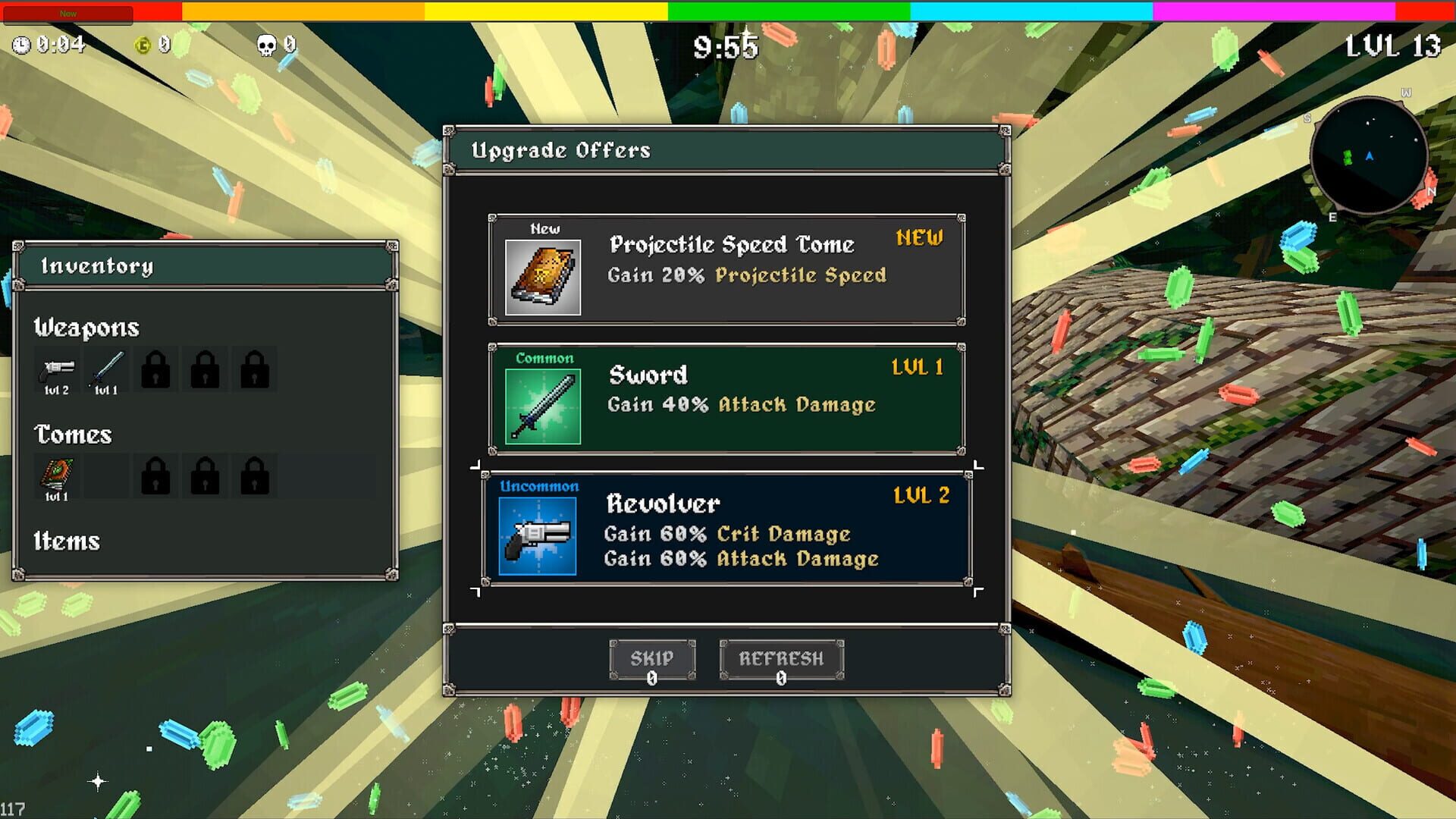Pick the Revolver level 2 upgrade

click(724, 529)
